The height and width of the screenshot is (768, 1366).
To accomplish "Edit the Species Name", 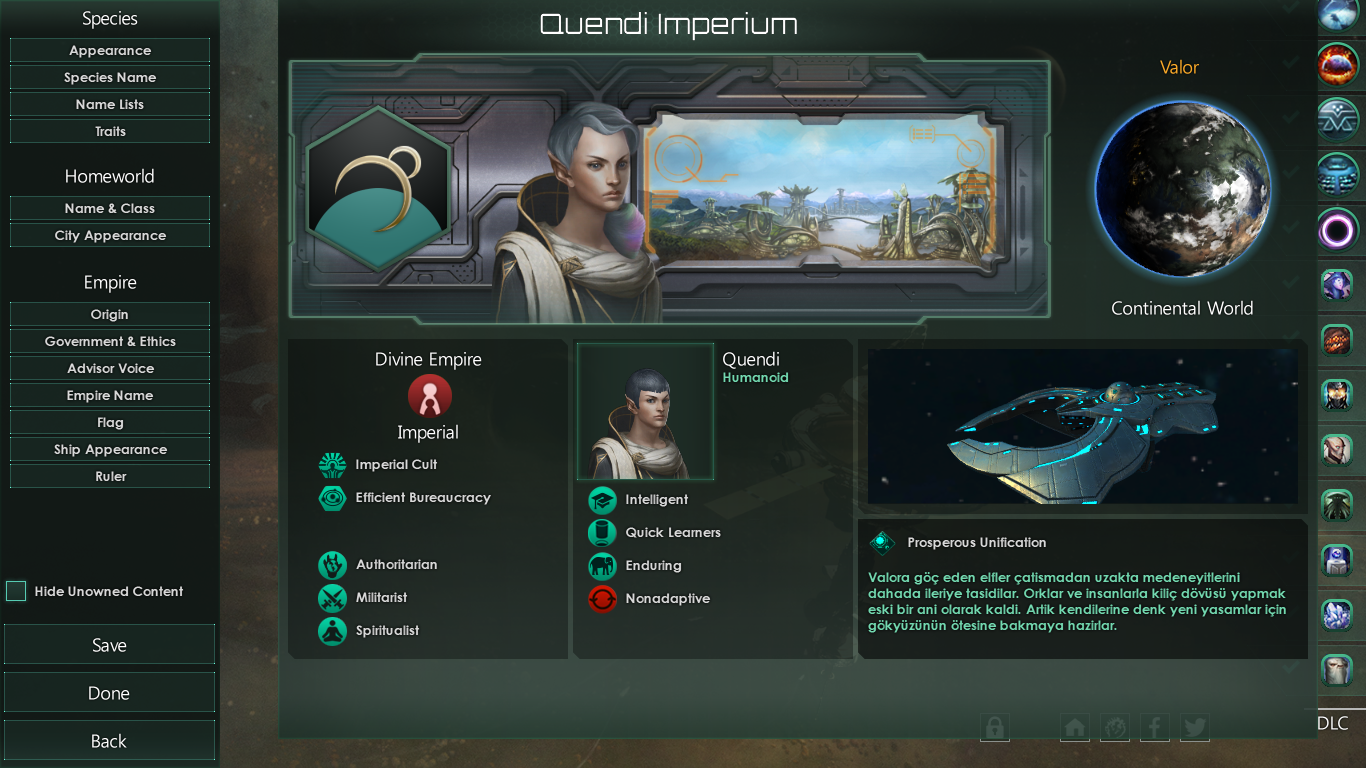I will click(x=110, y=78).
